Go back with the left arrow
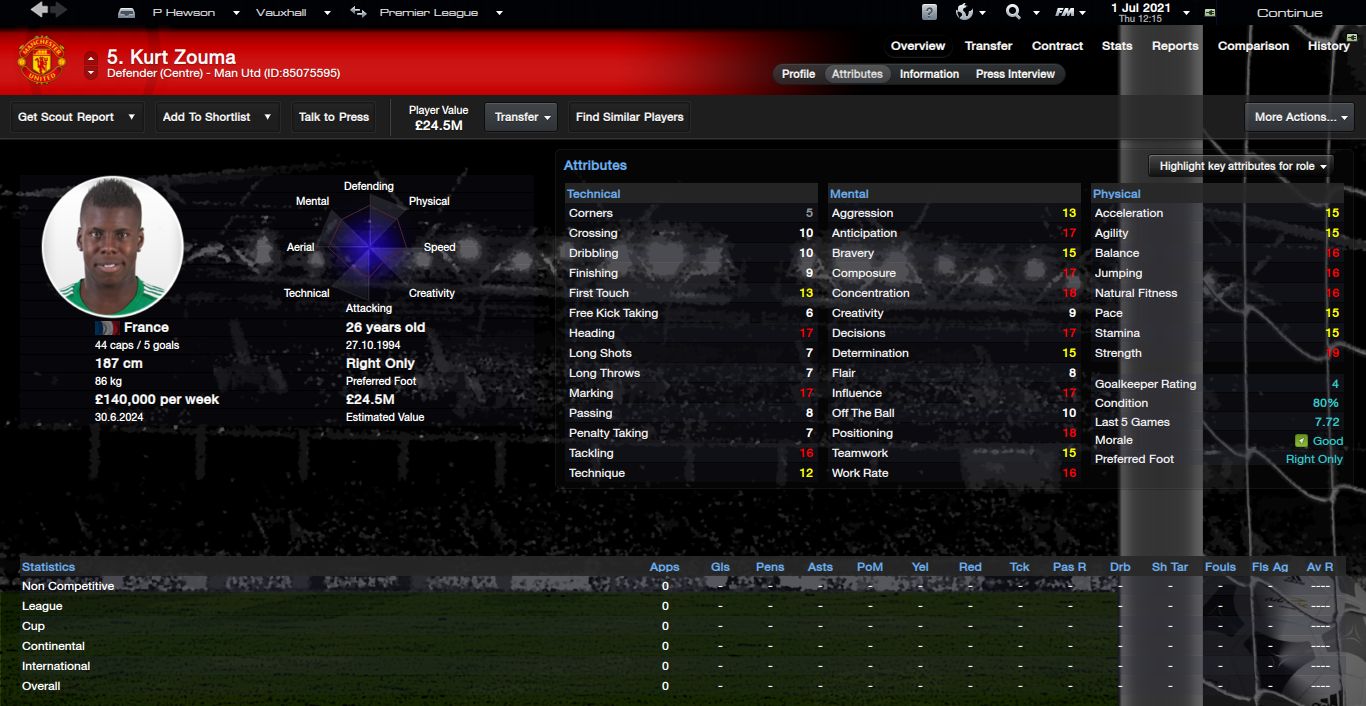The height and width of the screenshot is (706, 1366). click(39, 11)
